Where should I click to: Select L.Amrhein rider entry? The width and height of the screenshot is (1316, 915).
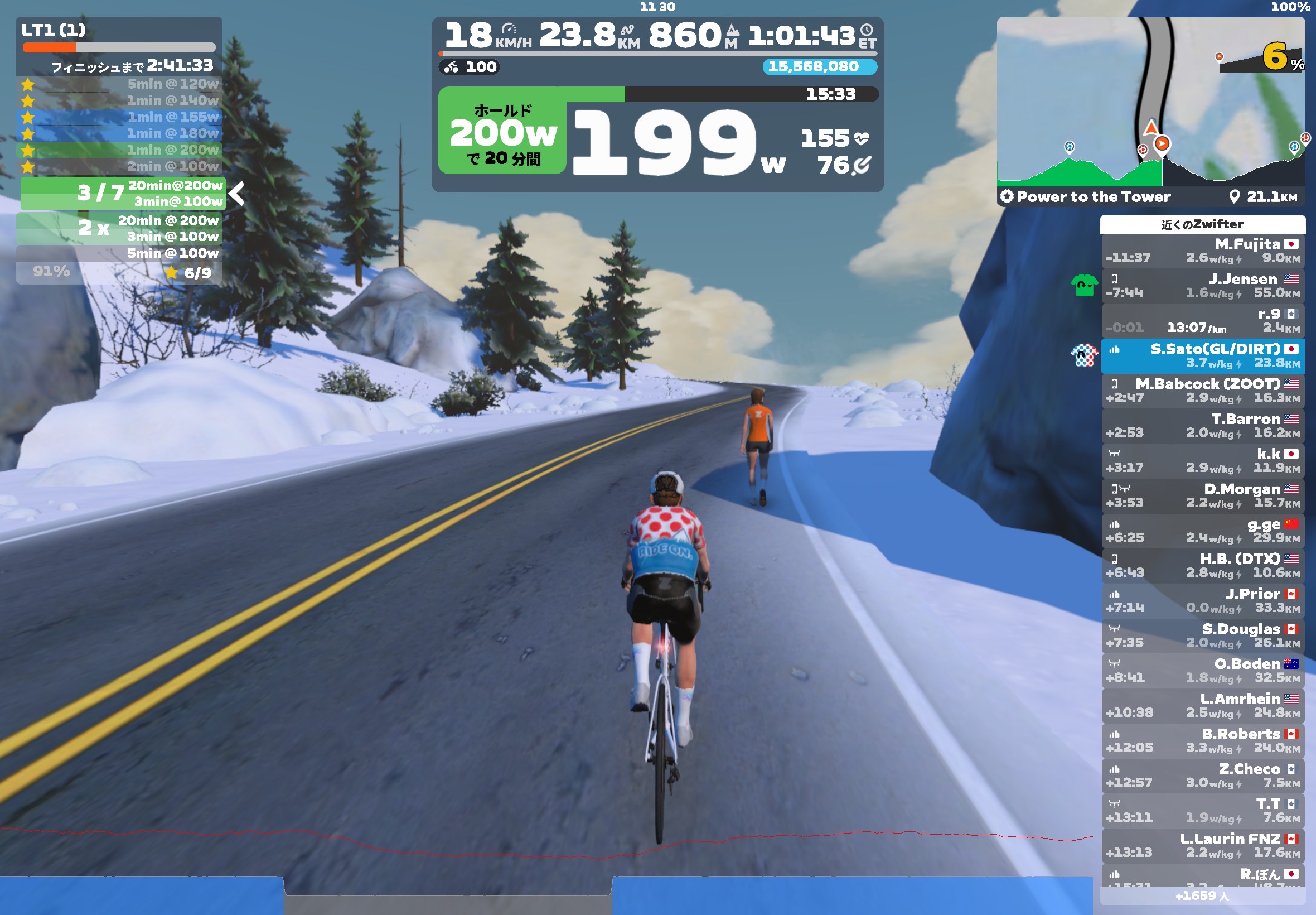pyautogui.click(x=1202, y=705)
